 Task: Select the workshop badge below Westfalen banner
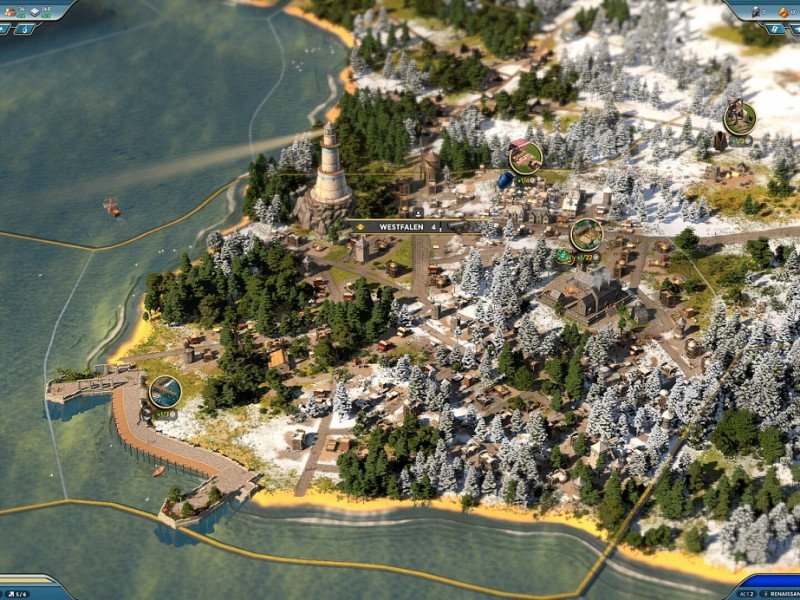(x=586, y=235)
